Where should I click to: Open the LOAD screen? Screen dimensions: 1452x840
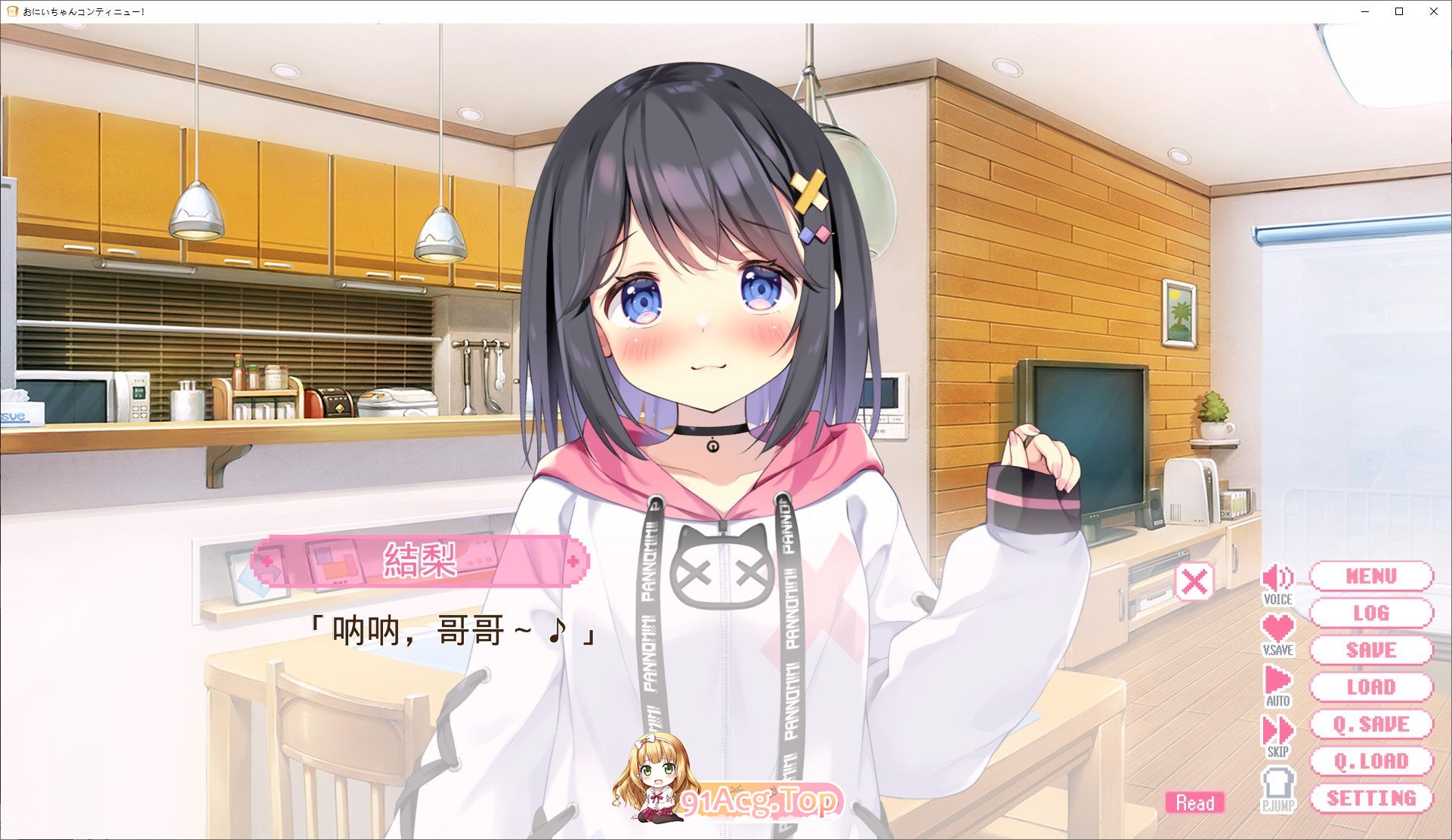click(1373, 687)
